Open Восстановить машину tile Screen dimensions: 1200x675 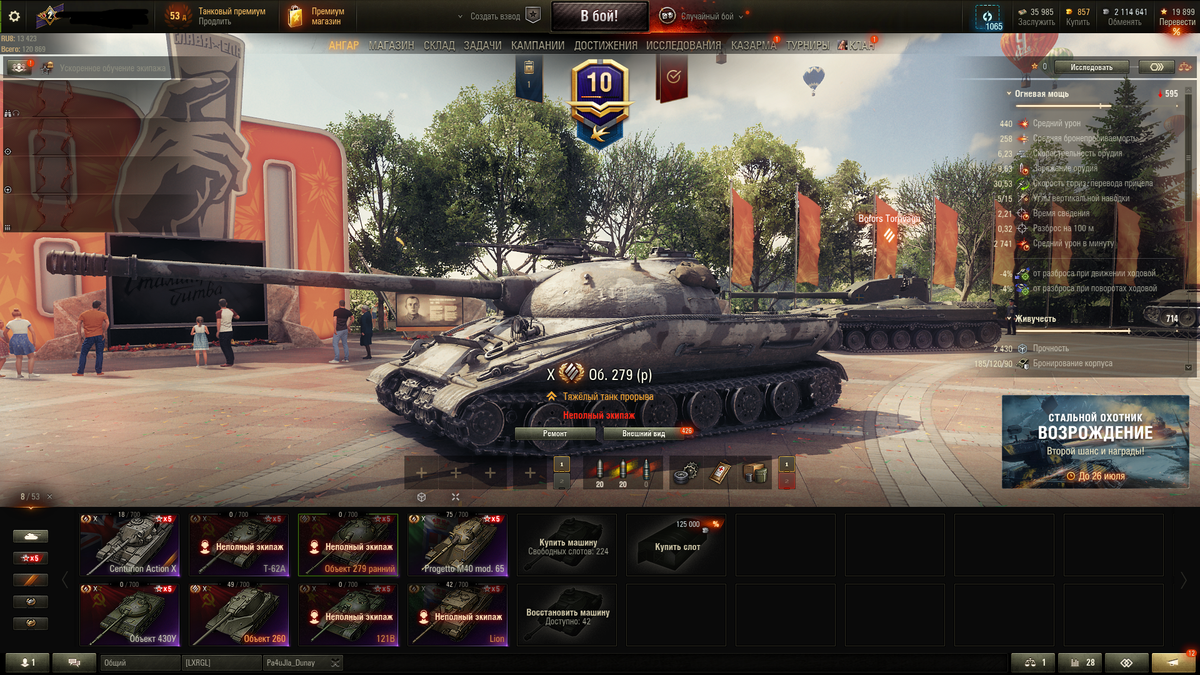(567, 615)
